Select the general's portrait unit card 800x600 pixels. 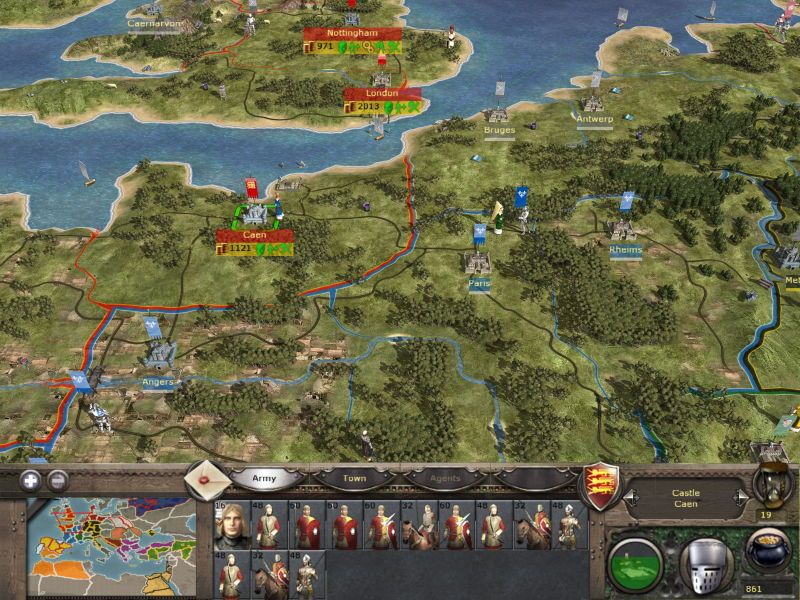[x=230, y=526]
